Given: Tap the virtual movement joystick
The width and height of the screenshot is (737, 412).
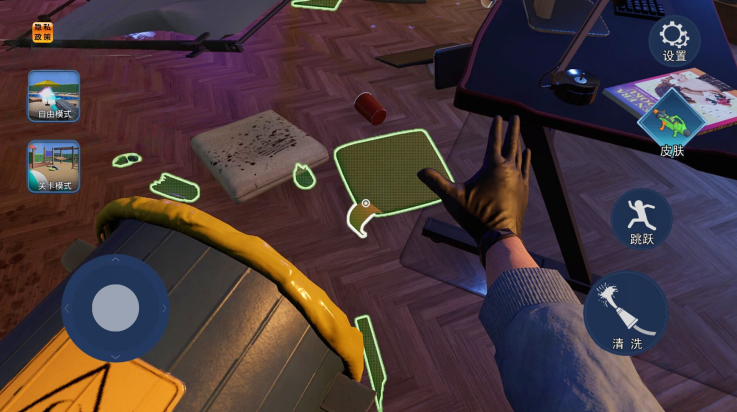Looking at the screenshot, I should (115, 308).
